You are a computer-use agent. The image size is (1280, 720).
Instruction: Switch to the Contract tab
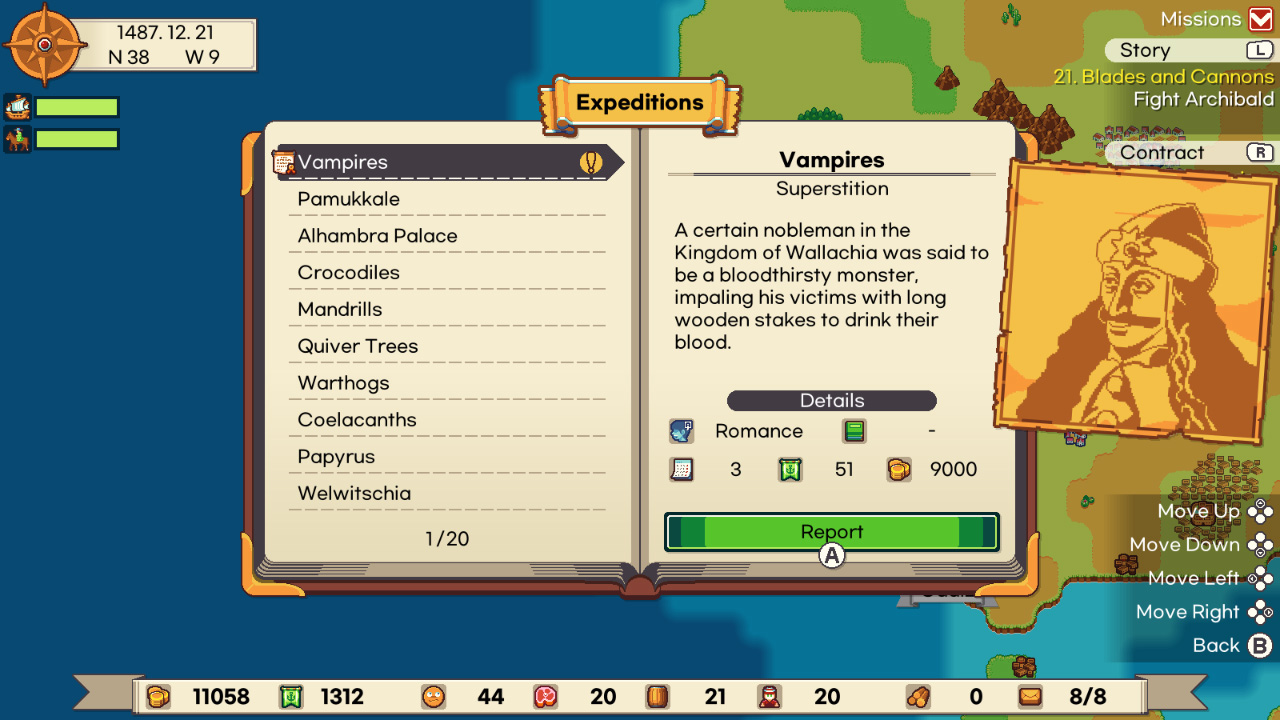[1163, 152]
